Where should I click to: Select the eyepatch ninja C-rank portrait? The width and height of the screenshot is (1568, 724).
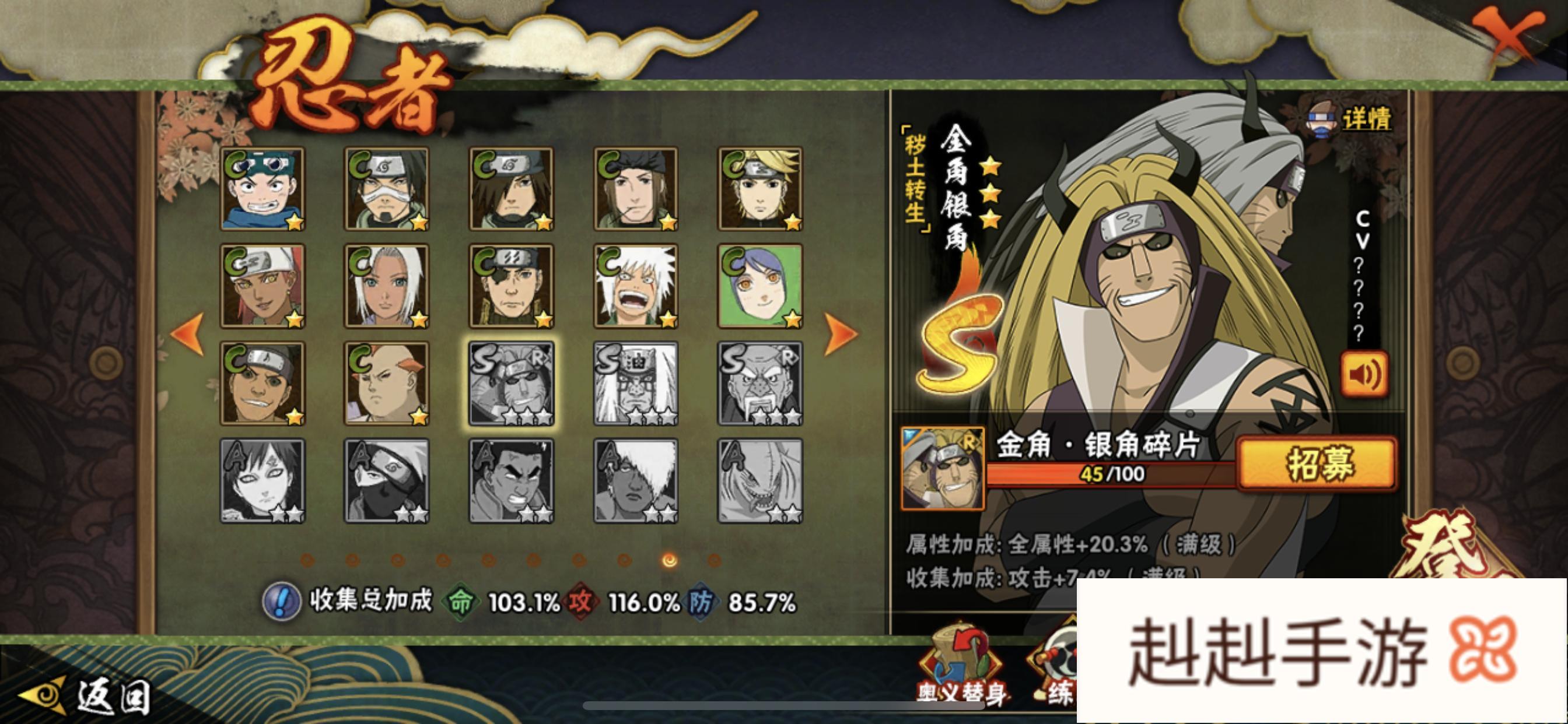(512, 286)
